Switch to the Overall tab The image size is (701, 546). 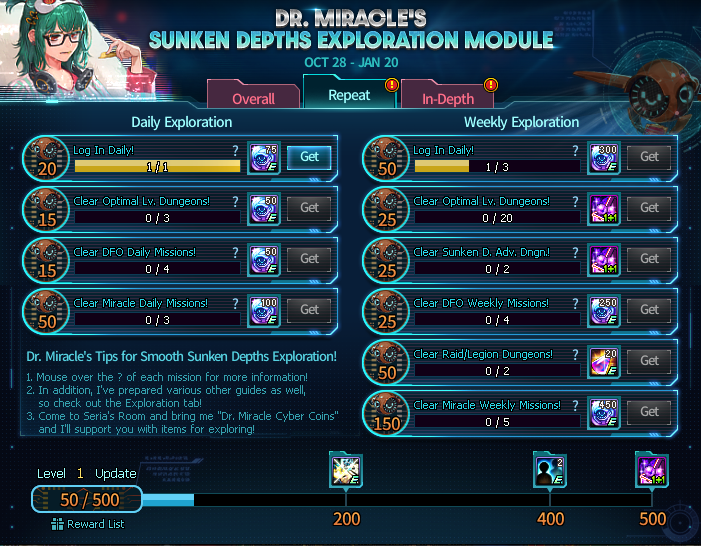253,99
